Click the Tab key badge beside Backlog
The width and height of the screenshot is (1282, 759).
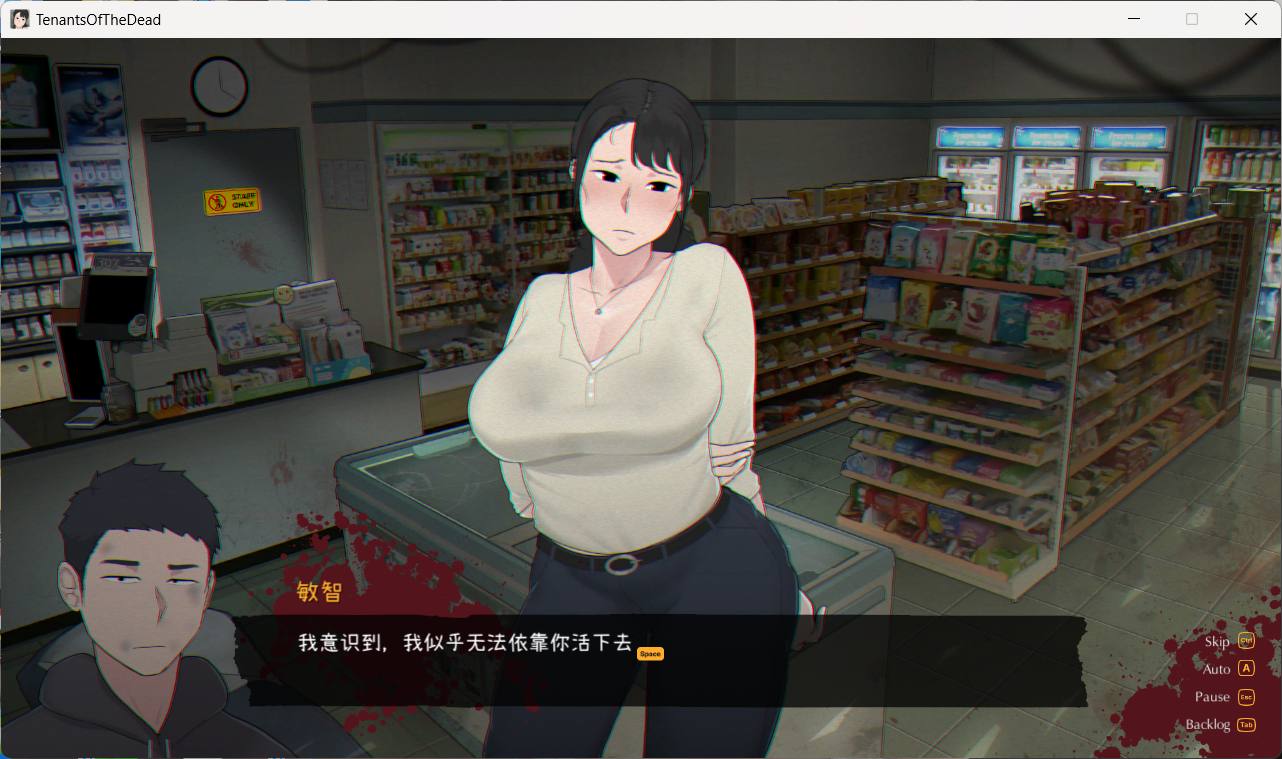coord(1245,725)
